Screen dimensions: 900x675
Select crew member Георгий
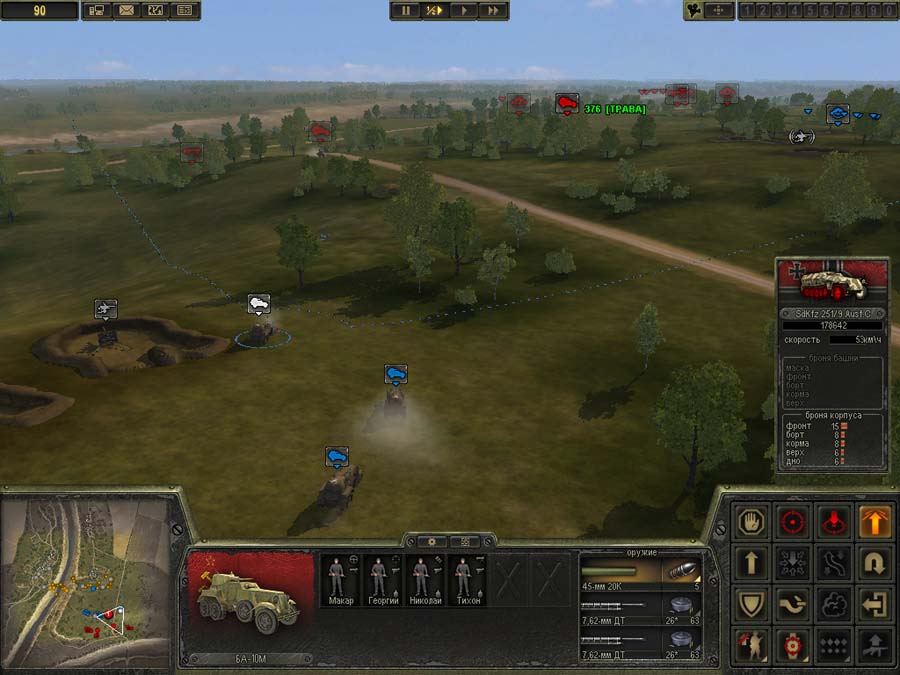(382, 580)
